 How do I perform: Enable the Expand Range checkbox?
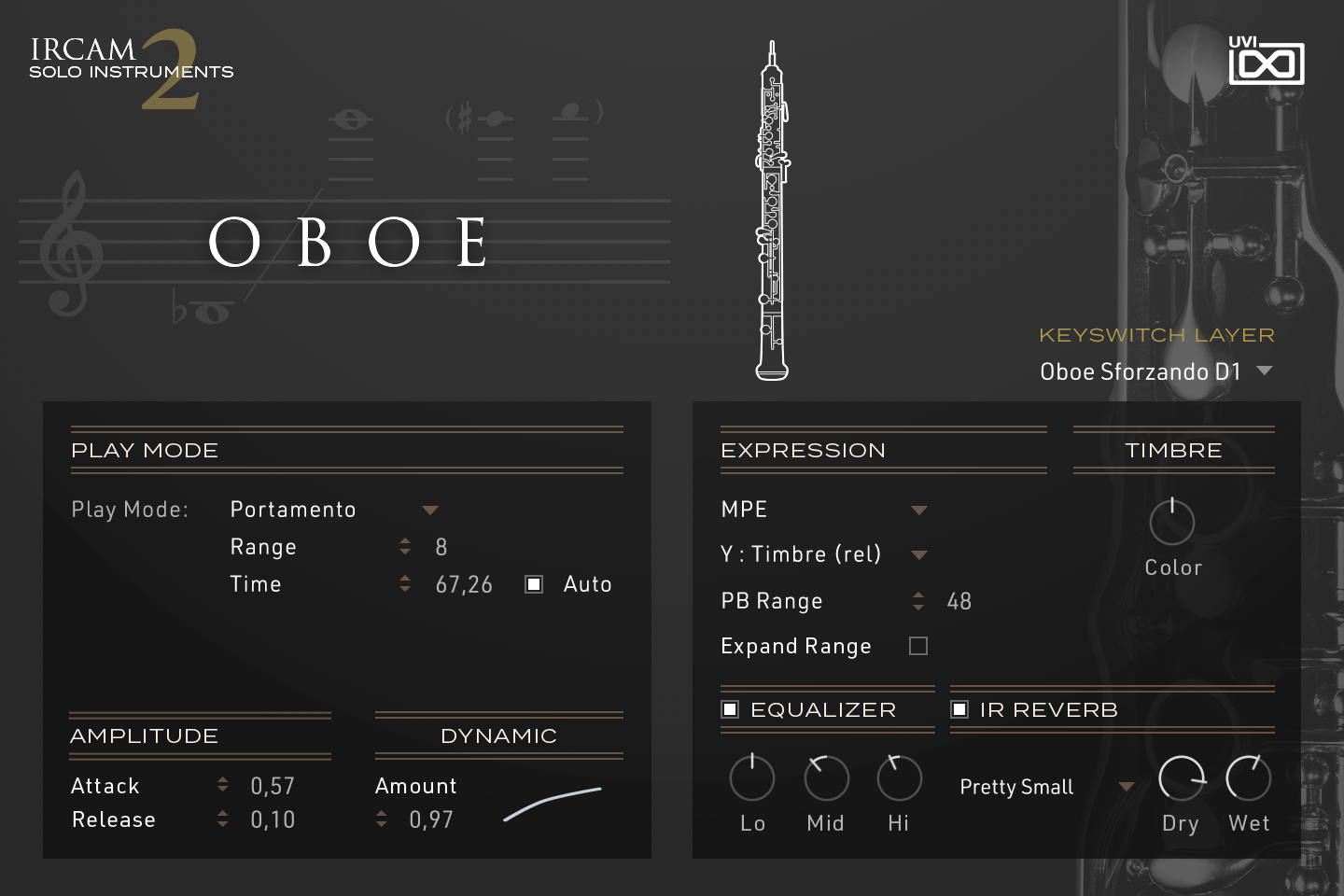(x=918, y=645)
